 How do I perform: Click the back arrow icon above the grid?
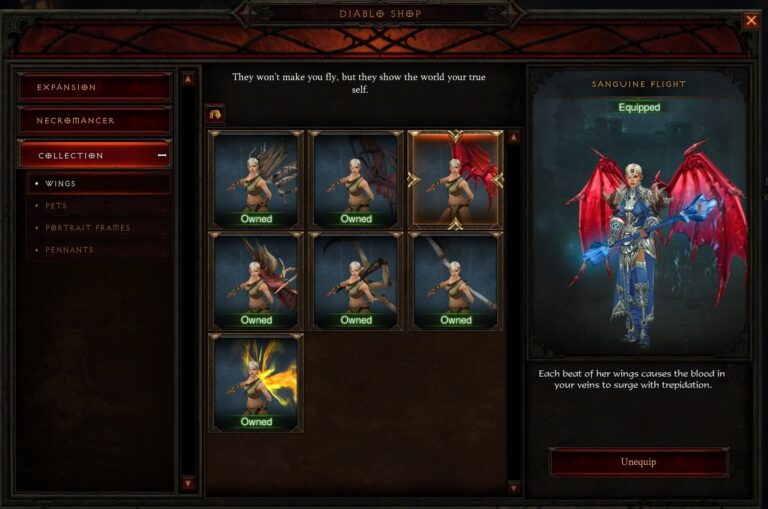(216, 114)
